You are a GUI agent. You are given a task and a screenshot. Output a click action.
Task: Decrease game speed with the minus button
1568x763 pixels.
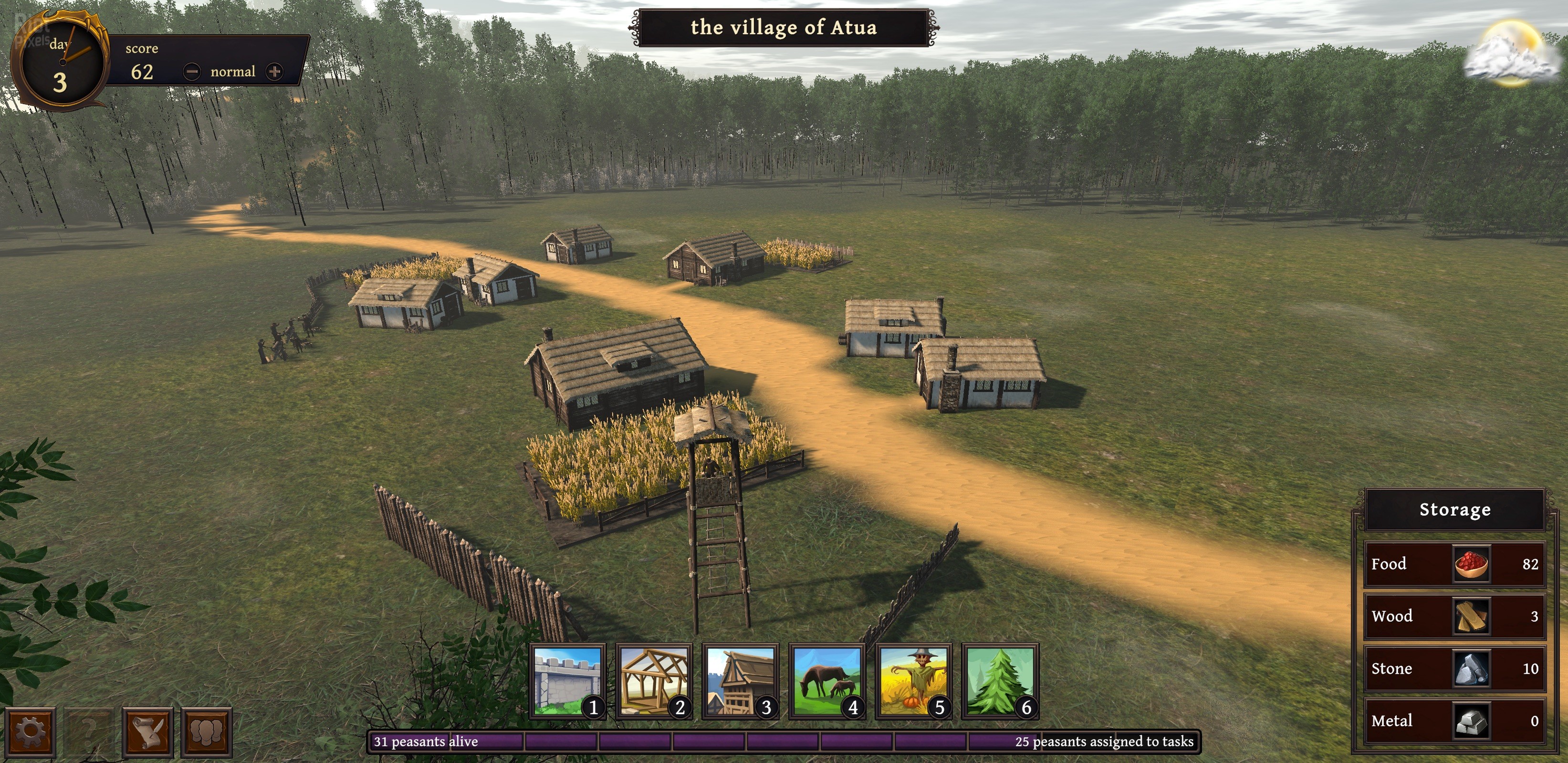(x=192, y=72)
